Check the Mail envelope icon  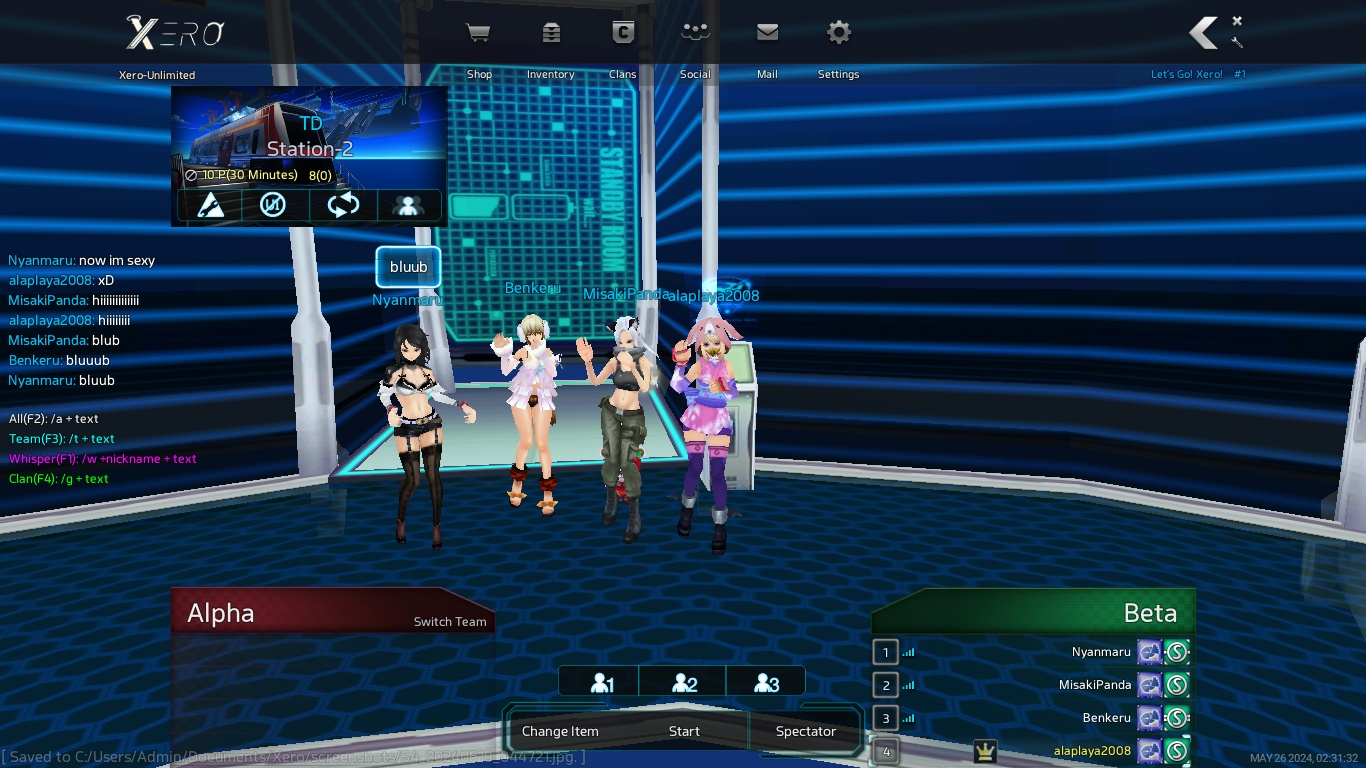coord(767,34)
